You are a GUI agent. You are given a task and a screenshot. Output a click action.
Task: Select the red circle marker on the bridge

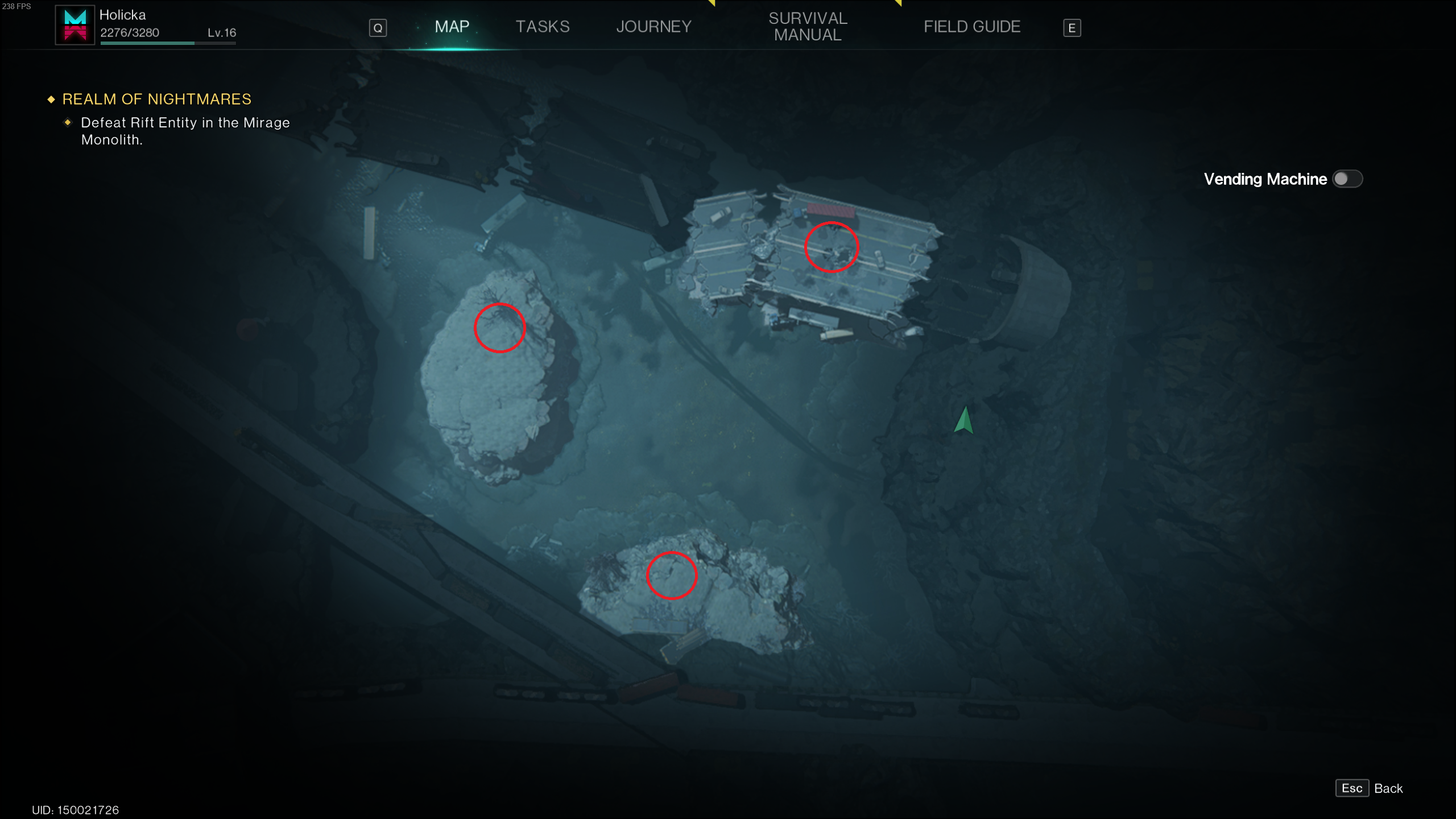pyautogui.click(x=831, y=247)
